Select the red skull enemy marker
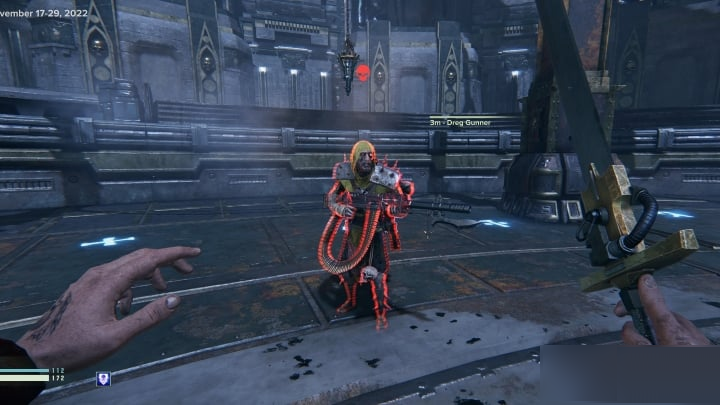The height and width of the screenshot is (405, 720). pyautogui.click(x=364, y=72)
